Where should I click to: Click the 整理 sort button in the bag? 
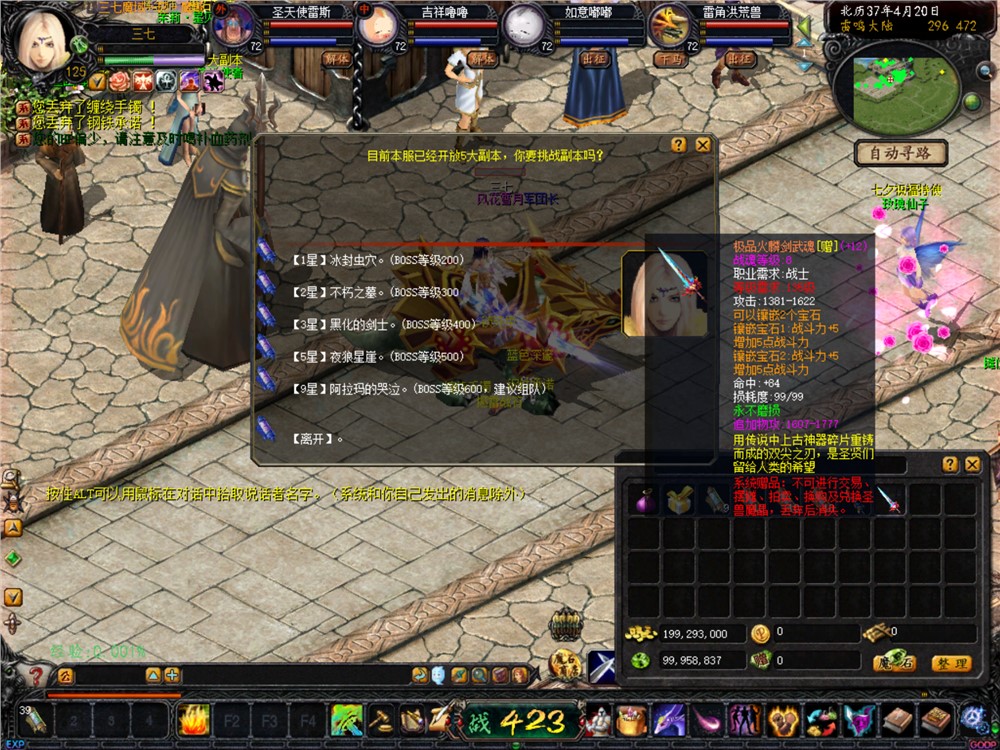pyautogui.click(x=950, y=663)
